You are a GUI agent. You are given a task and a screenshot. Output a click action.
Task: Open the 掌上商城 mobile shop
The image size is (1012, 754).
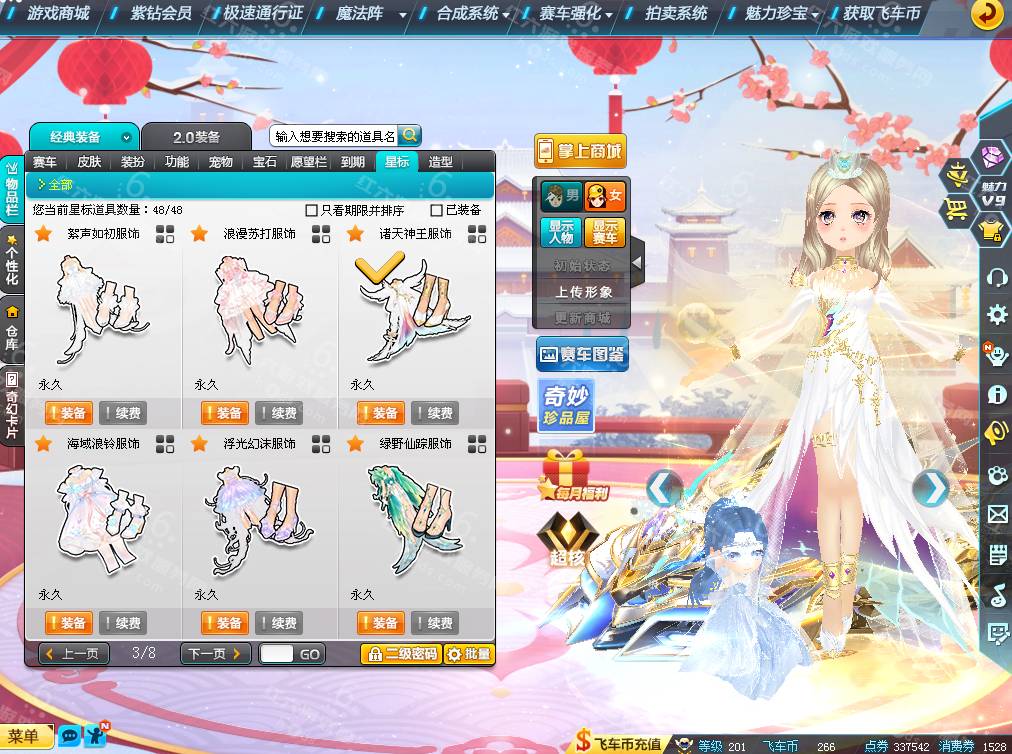tap(580, 151)
